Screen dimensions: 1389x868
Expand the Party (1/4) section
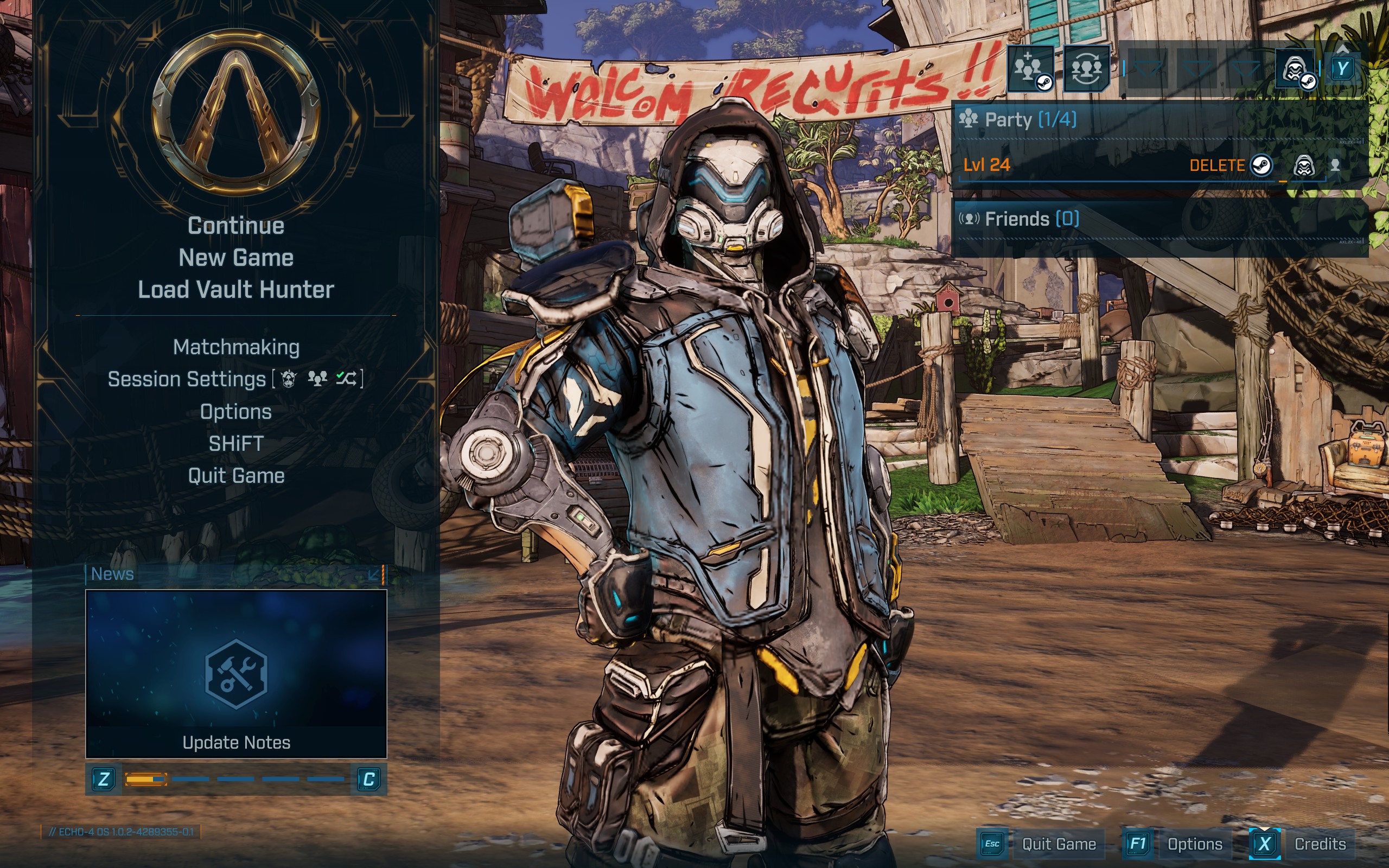1030,120
